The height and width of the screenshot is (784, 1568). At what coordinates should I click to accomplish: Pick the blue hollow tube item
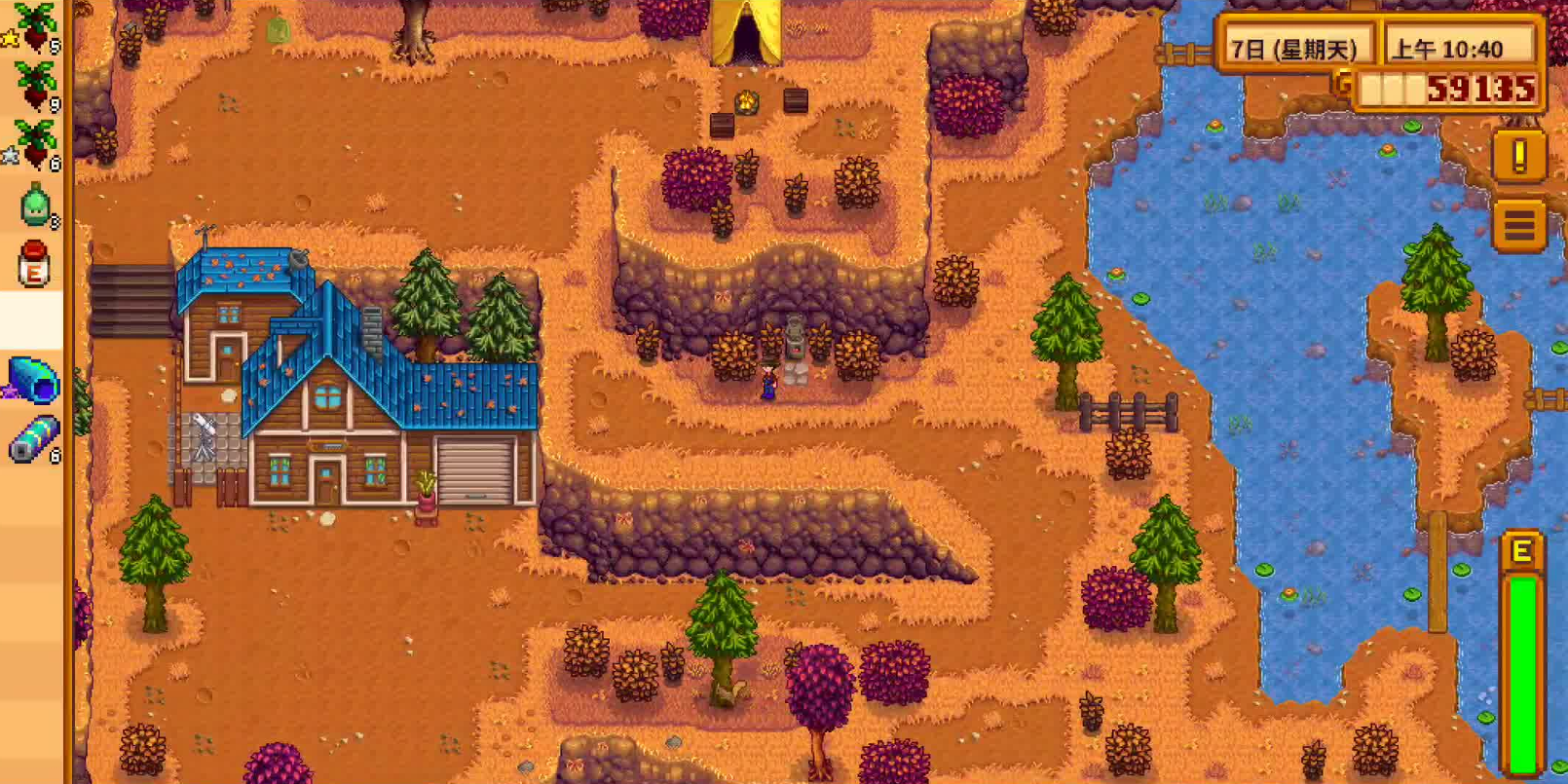coord(34,380)
